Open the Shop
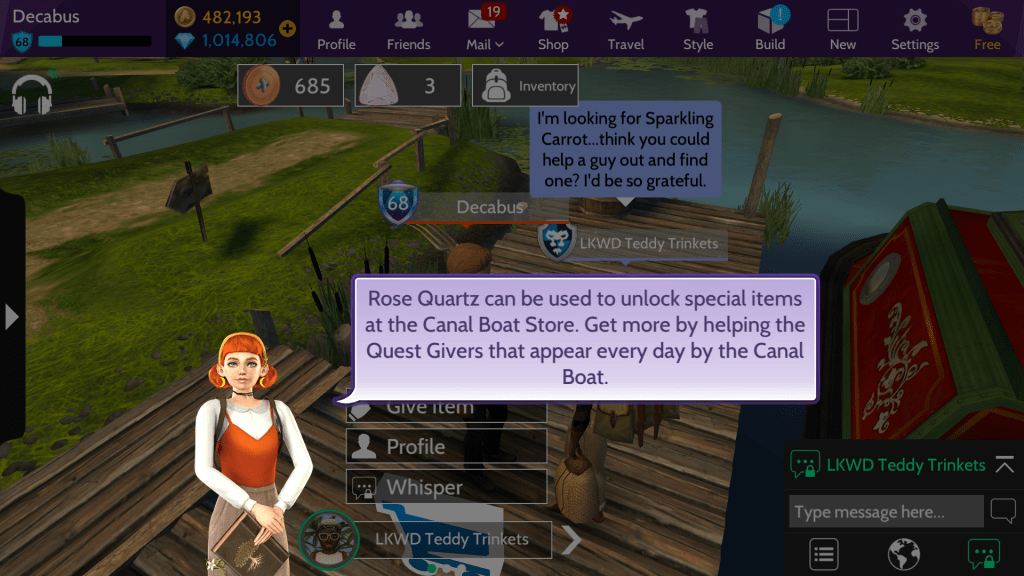Image resolution: width=1024 pixels, height=576 pixels. (553, 29)
